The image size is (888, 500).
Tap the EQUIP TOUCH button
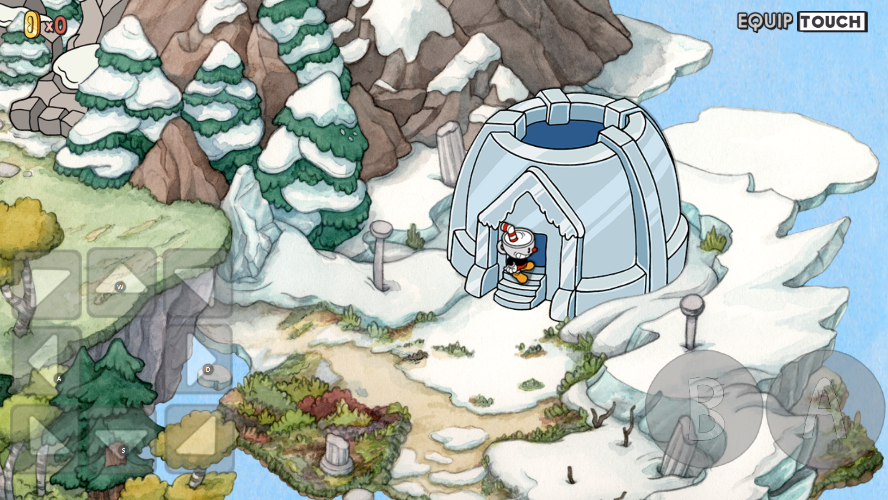coord(802,21)
